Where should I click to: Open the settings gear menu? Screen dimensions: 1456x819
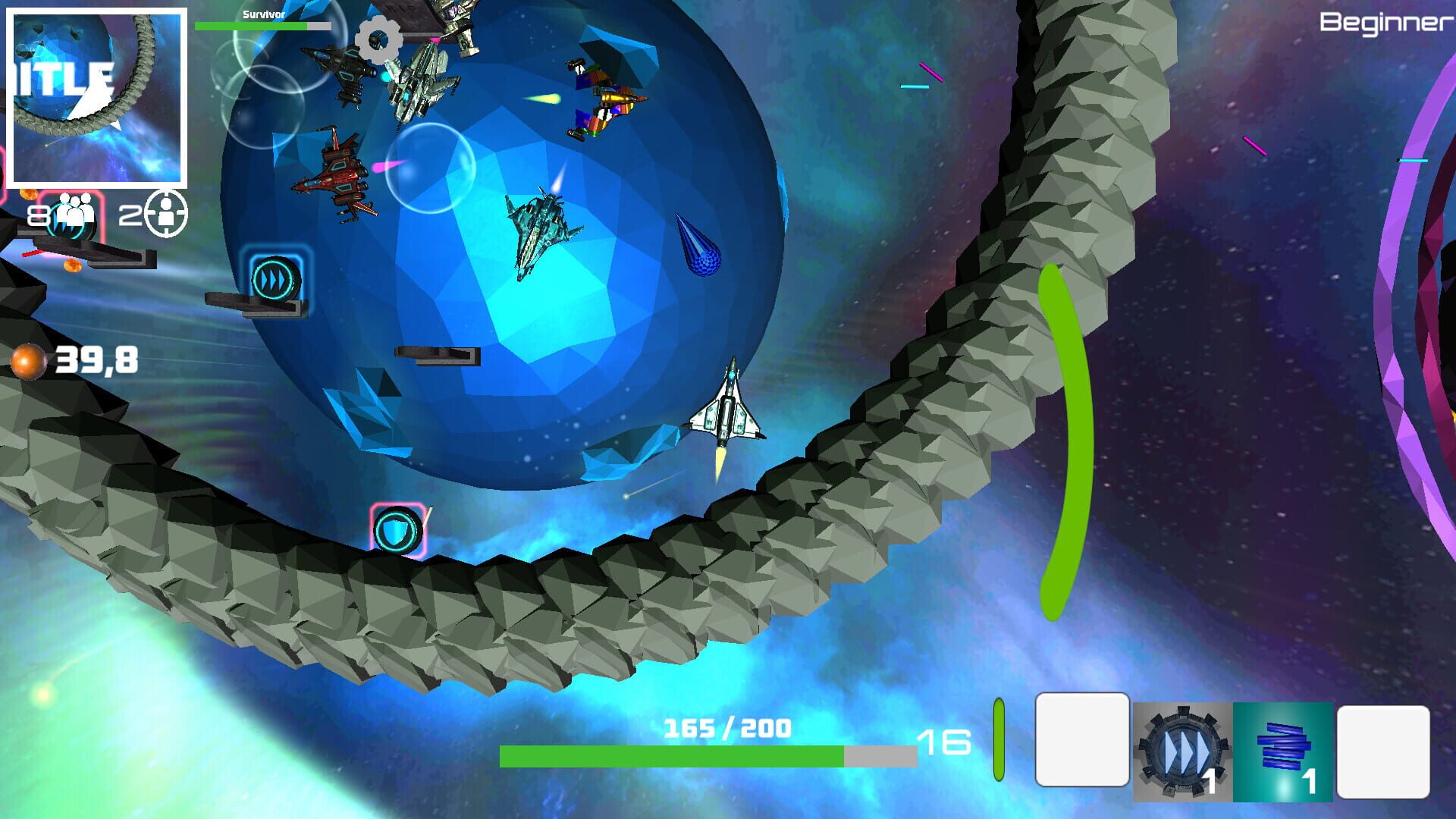(377, 42)
